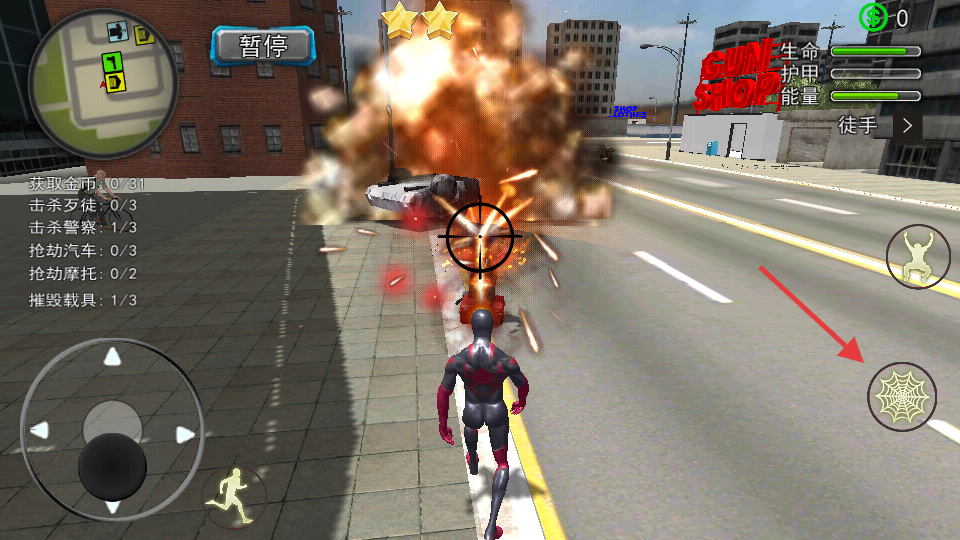Viewport: 960px width, 540px height.
Task: Tap the virtual joystick right arrow
Action: point(185,433)
